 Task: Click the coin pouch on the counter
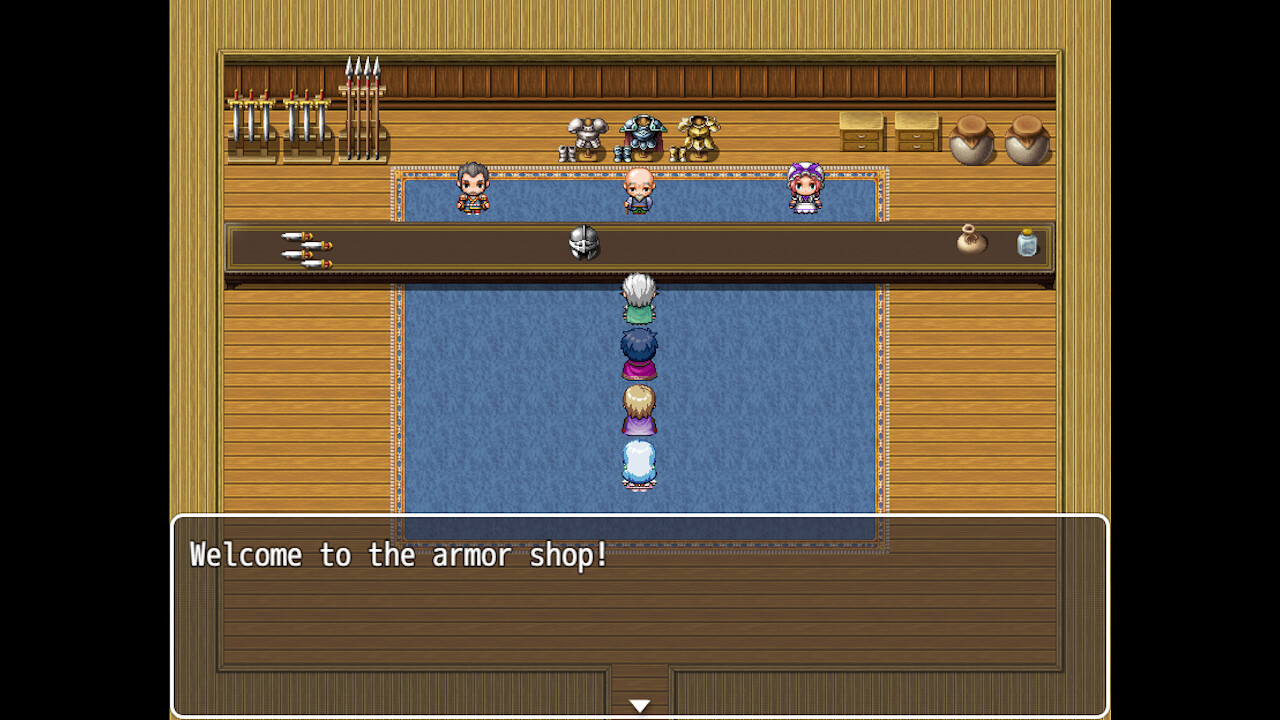(970, 242)
